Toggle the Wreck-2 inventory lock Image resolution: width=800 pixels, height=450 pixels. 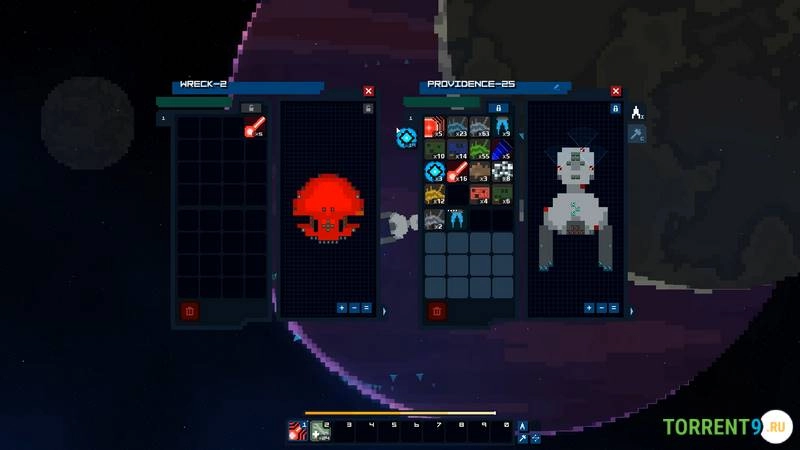[254, 108]
